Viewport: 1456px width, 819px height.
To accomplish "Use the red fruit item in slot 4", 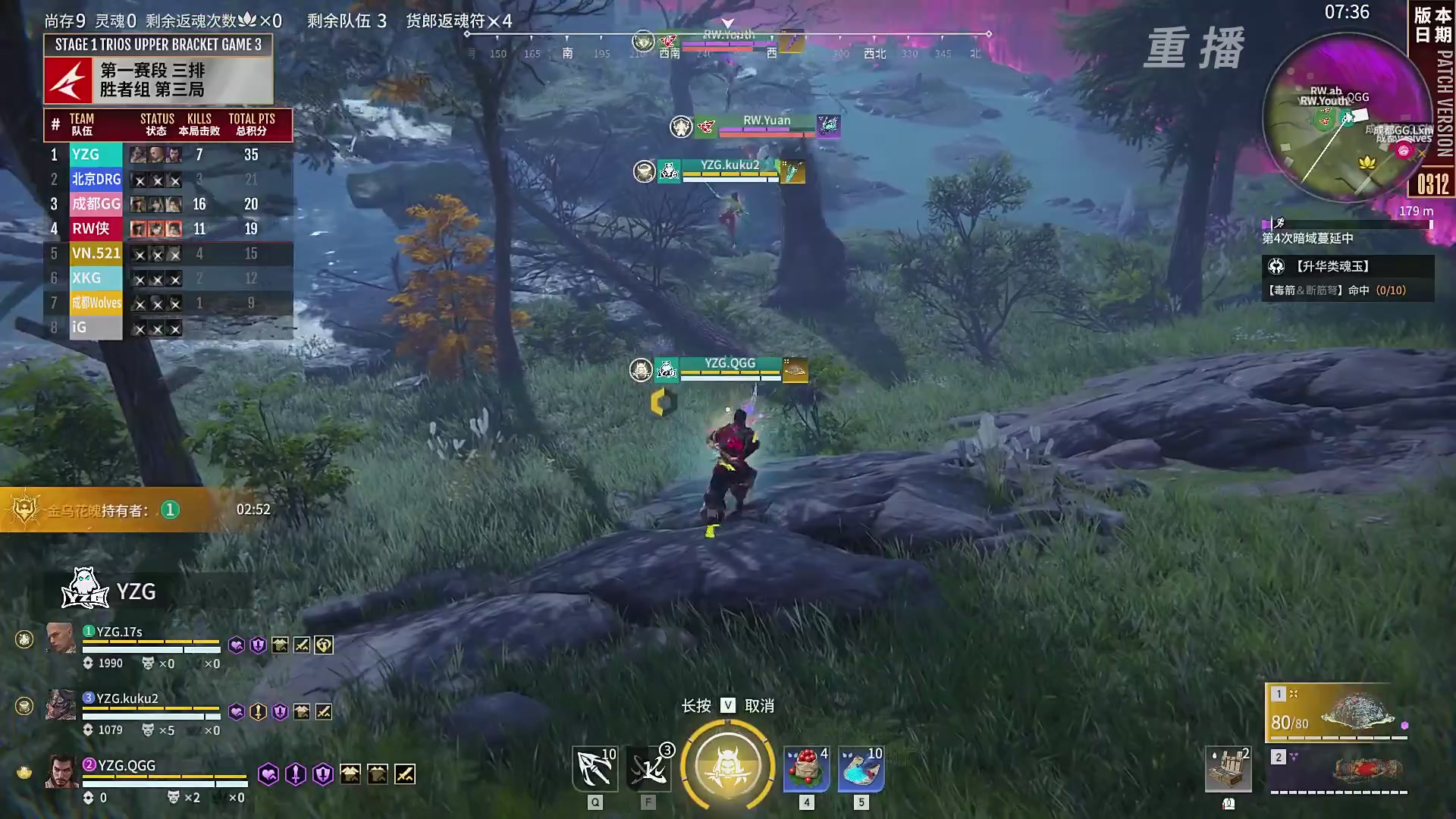I will pyautogui.click(x=806, y=768).
